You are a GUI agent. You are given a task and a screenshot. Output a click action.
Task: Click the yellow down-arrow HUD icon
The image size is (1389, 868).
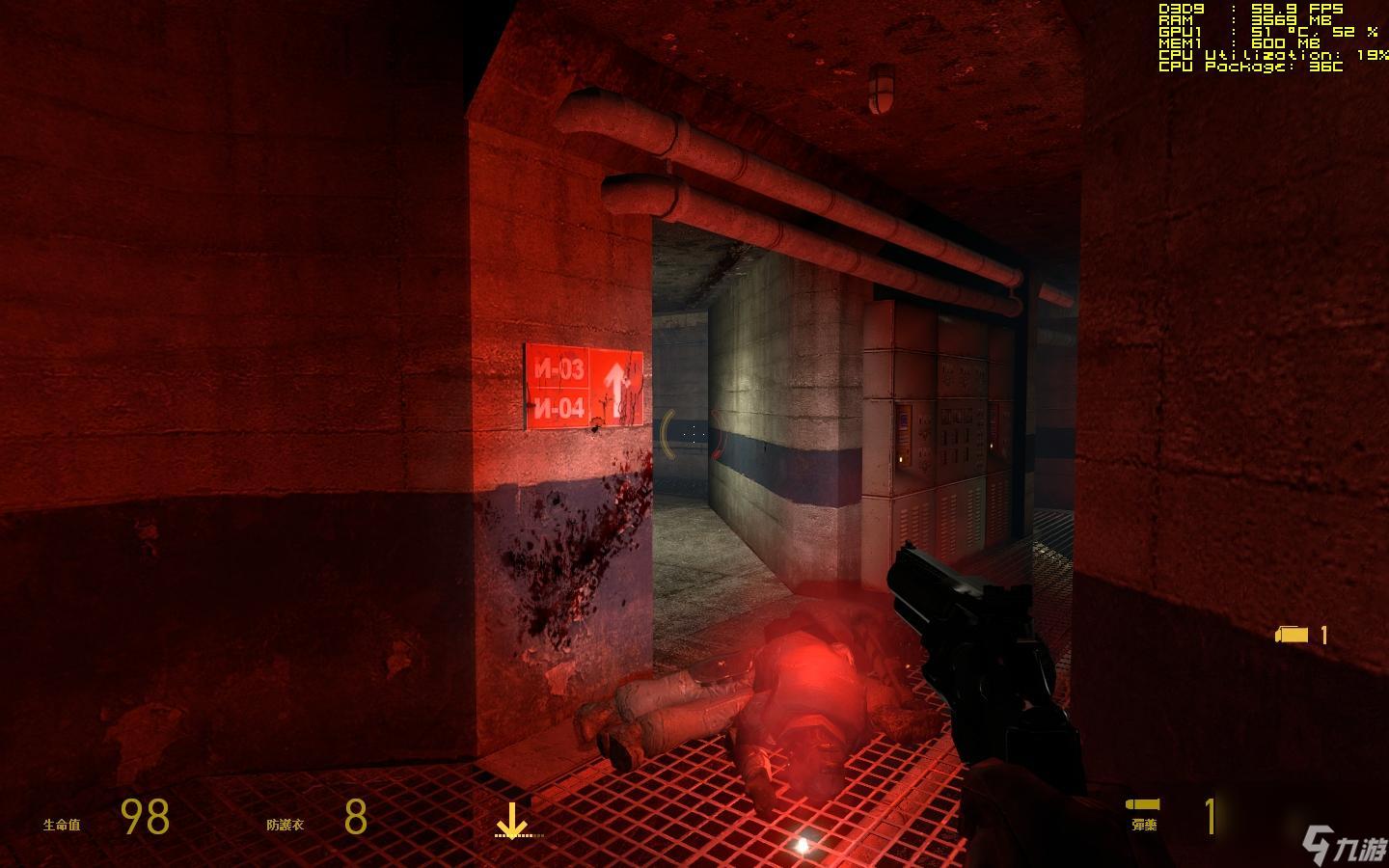click(x=510, y=821)
